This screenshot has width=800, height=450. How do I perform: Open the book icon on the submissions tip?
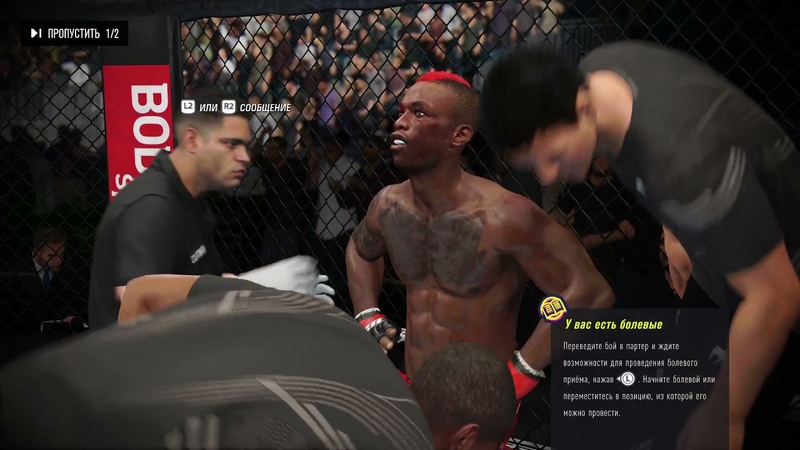551,308
